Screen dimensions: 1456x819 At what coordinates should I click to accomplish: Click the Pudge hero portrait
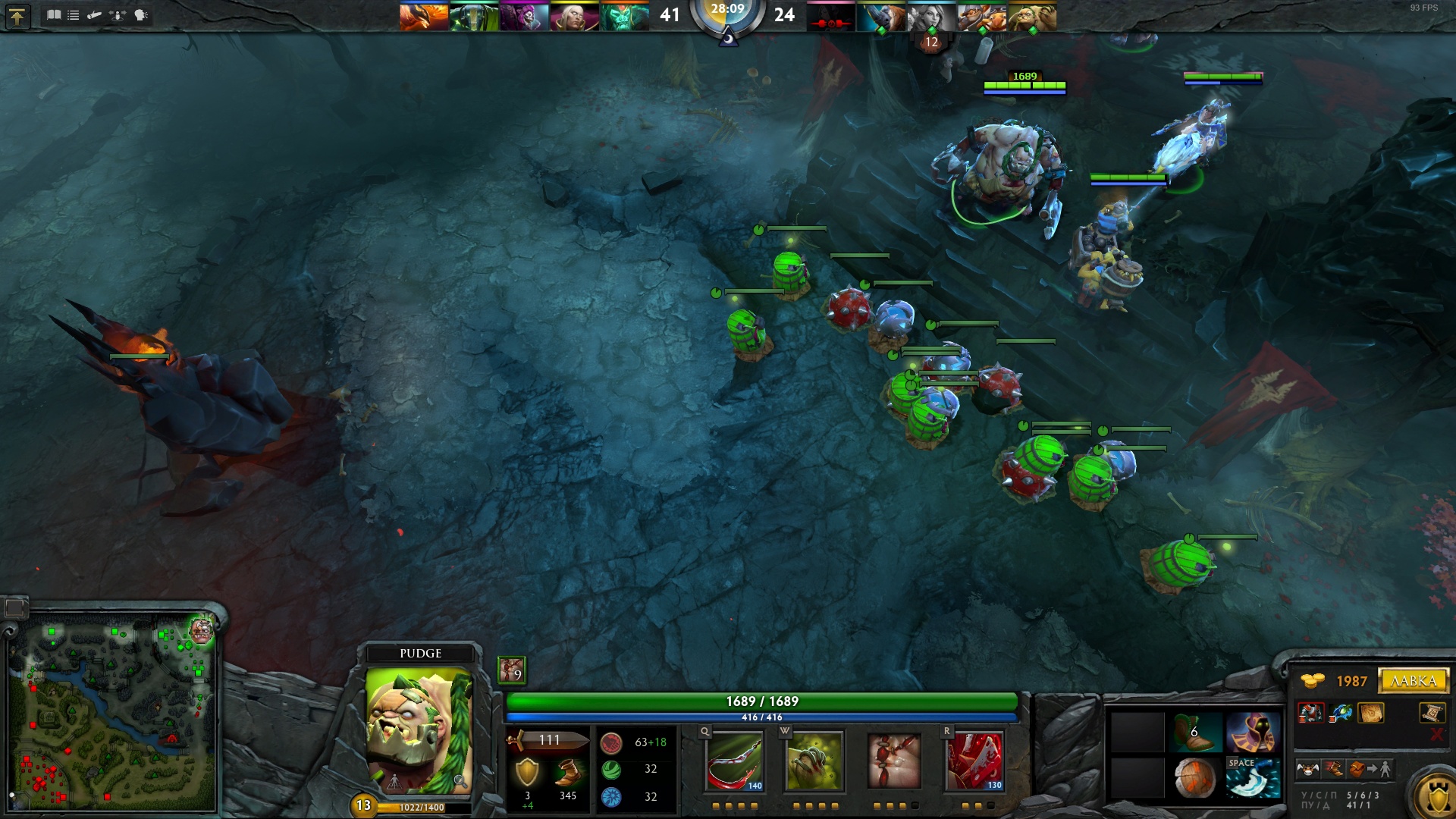click(419, 730)
